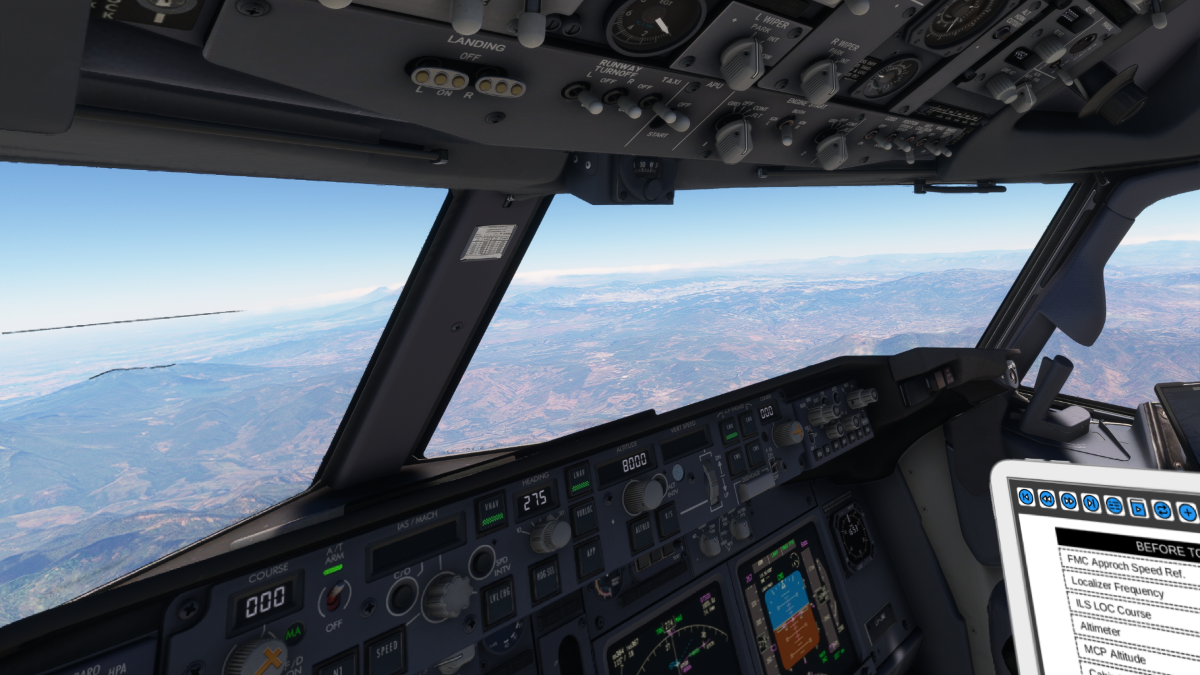Click the play window icon on the tablet
The width and height of the screenshot is (1200, 675).
tap(1138, 508)
